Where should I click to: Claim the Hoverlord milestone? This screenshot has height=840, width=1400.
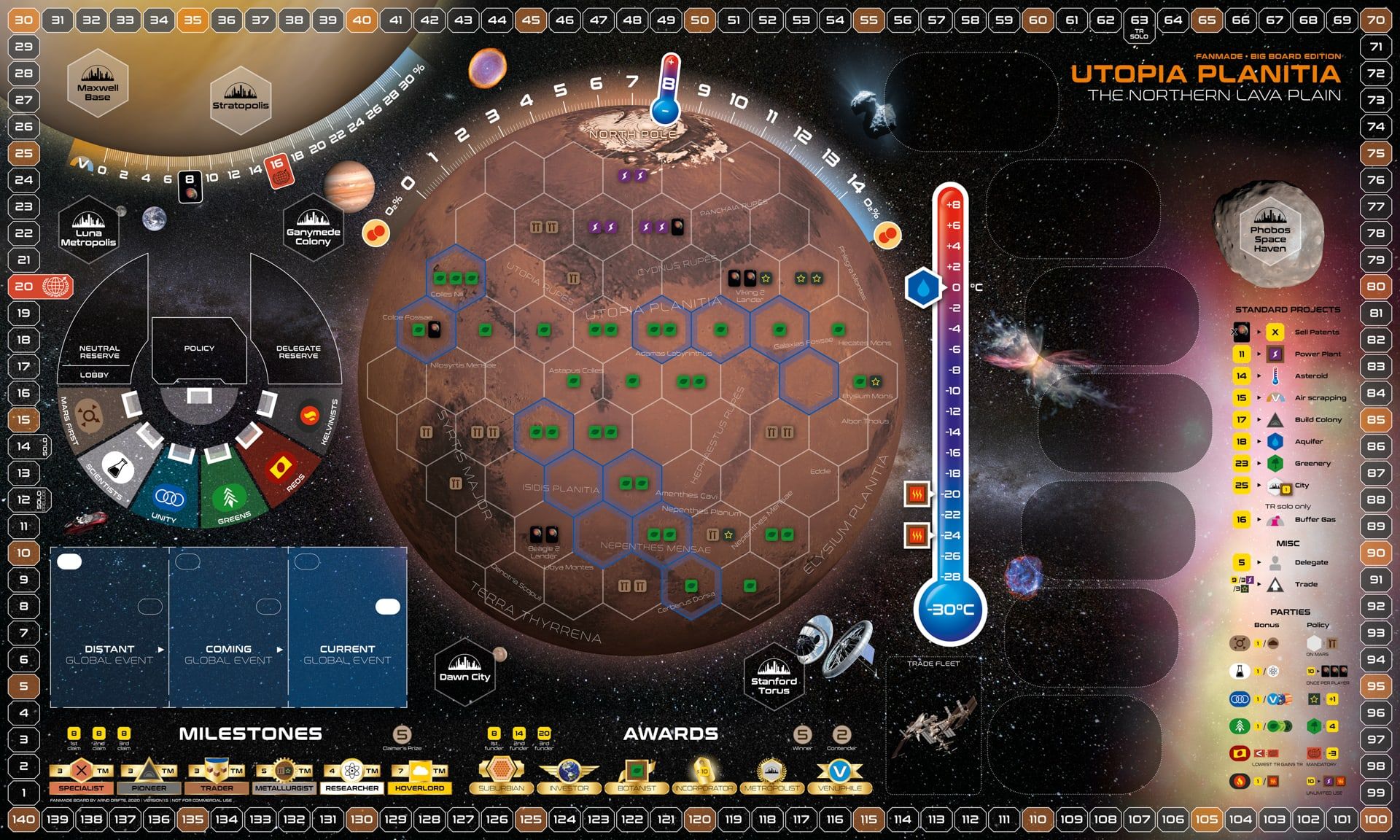(419, 776)
